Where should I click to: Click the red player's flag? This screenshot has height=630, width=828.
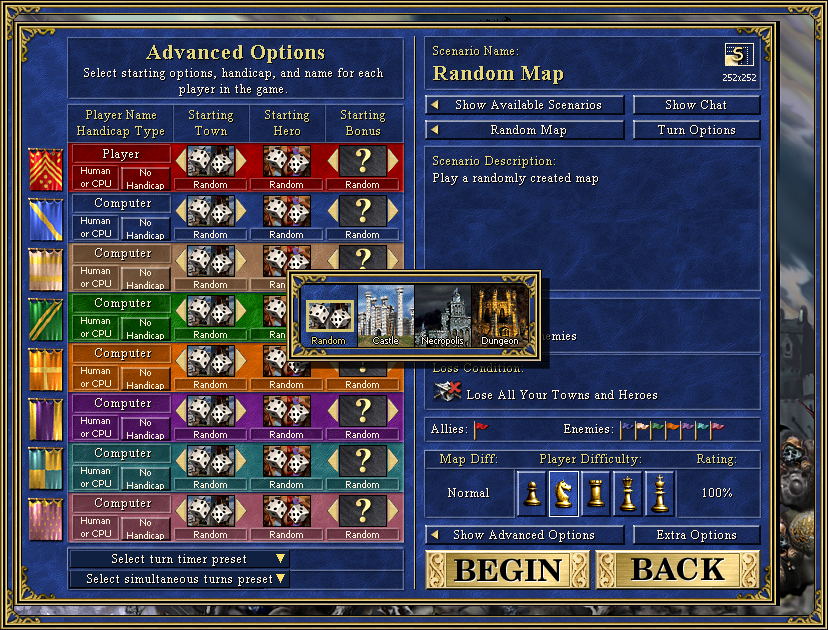coord(46,170)
